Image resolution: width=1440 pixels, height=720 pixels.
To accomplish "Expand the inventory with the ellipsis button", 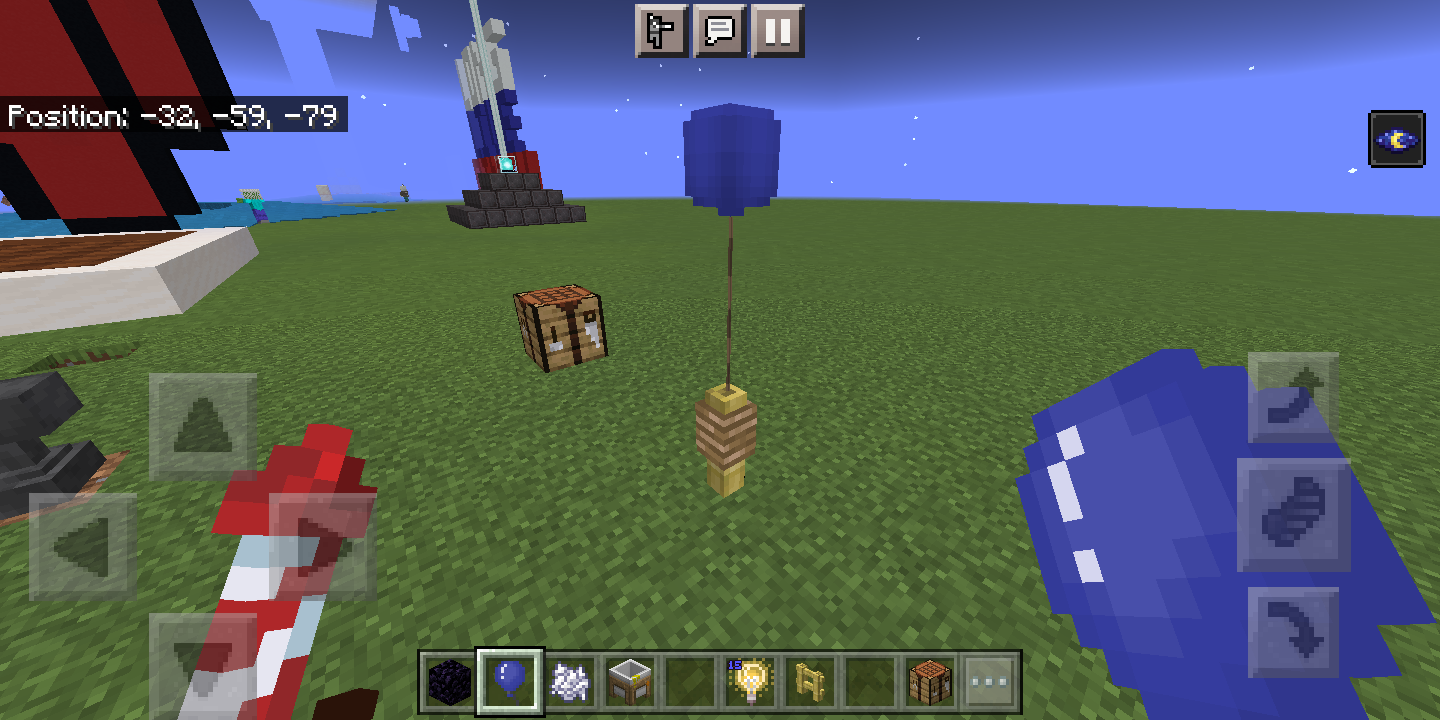I will click(x=989, y=680).
